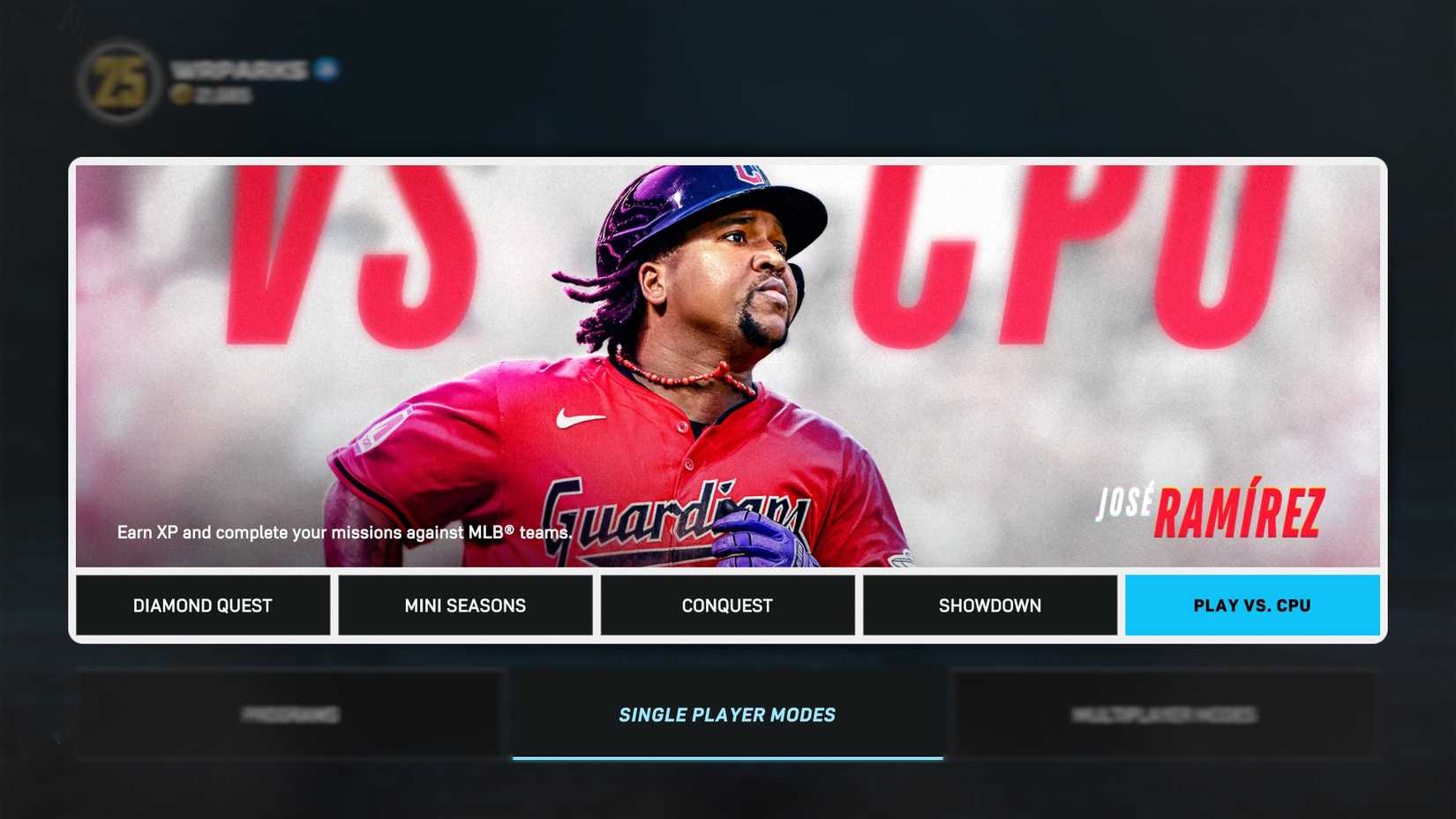Select Mini Seasons mode
Image resolution: width=1456 pixels, height=819 pixels.
coord(464,605)
